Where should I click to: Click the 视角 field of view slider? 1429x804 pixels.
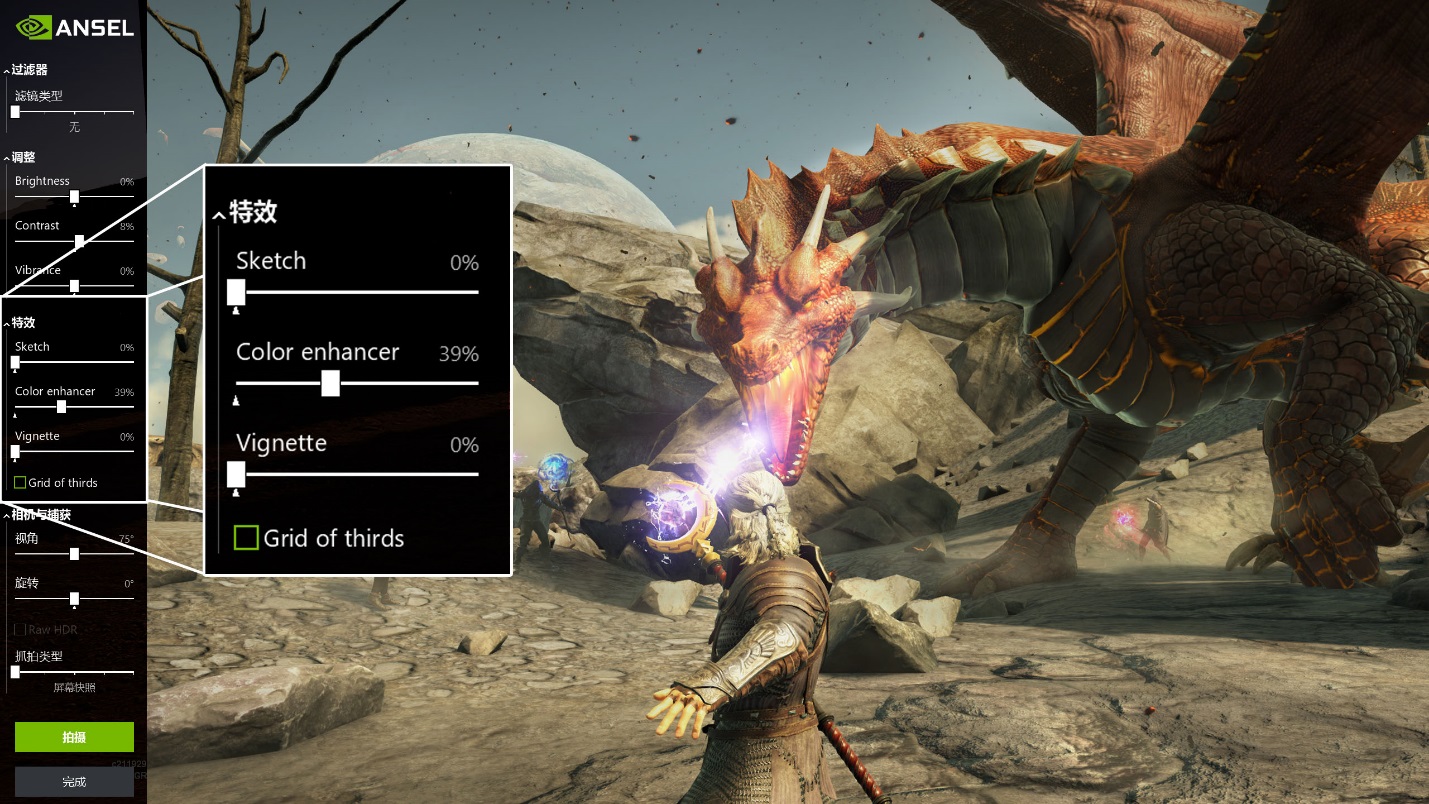point(74,553)
